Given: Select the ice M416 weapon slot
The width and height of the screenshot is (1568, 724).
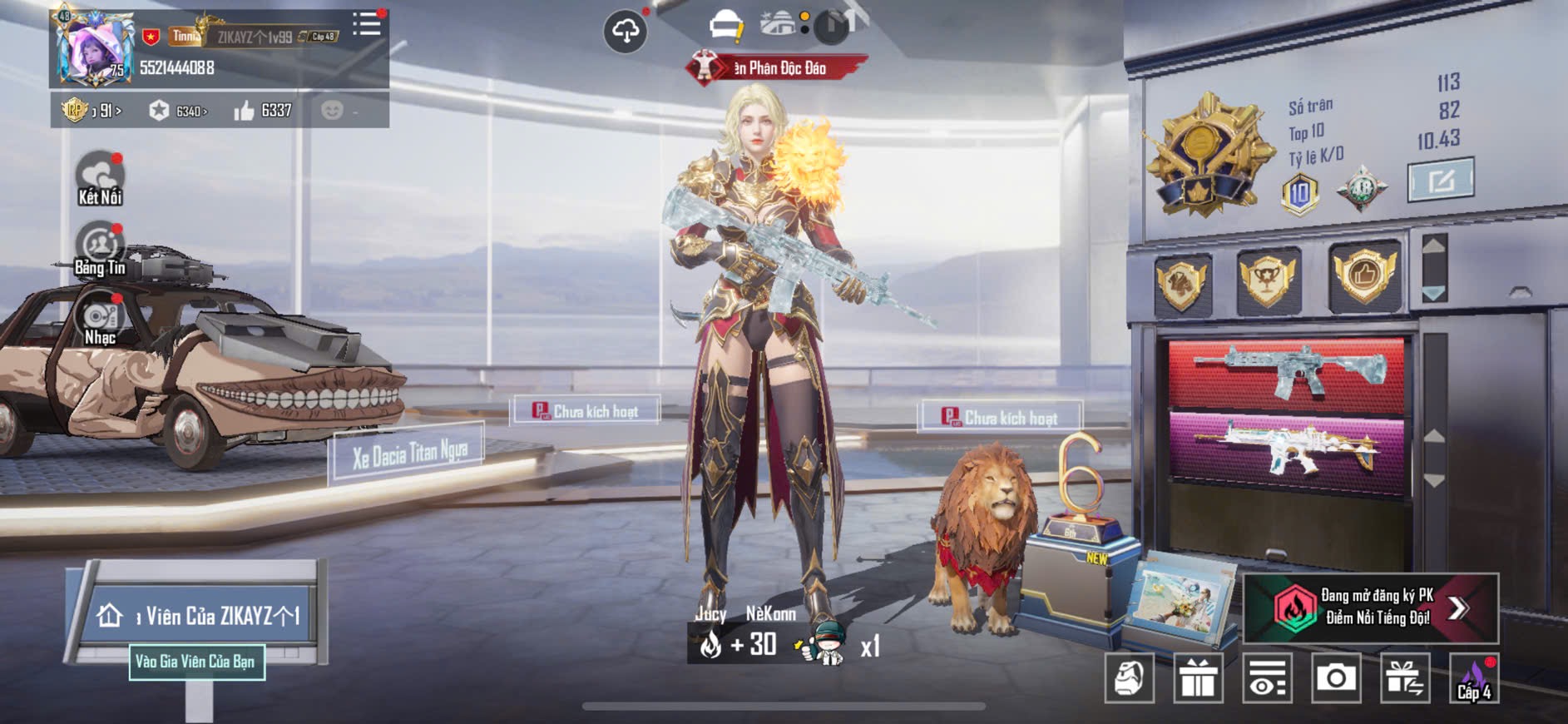Looking at the screenshot, I should click(1287, 372).
